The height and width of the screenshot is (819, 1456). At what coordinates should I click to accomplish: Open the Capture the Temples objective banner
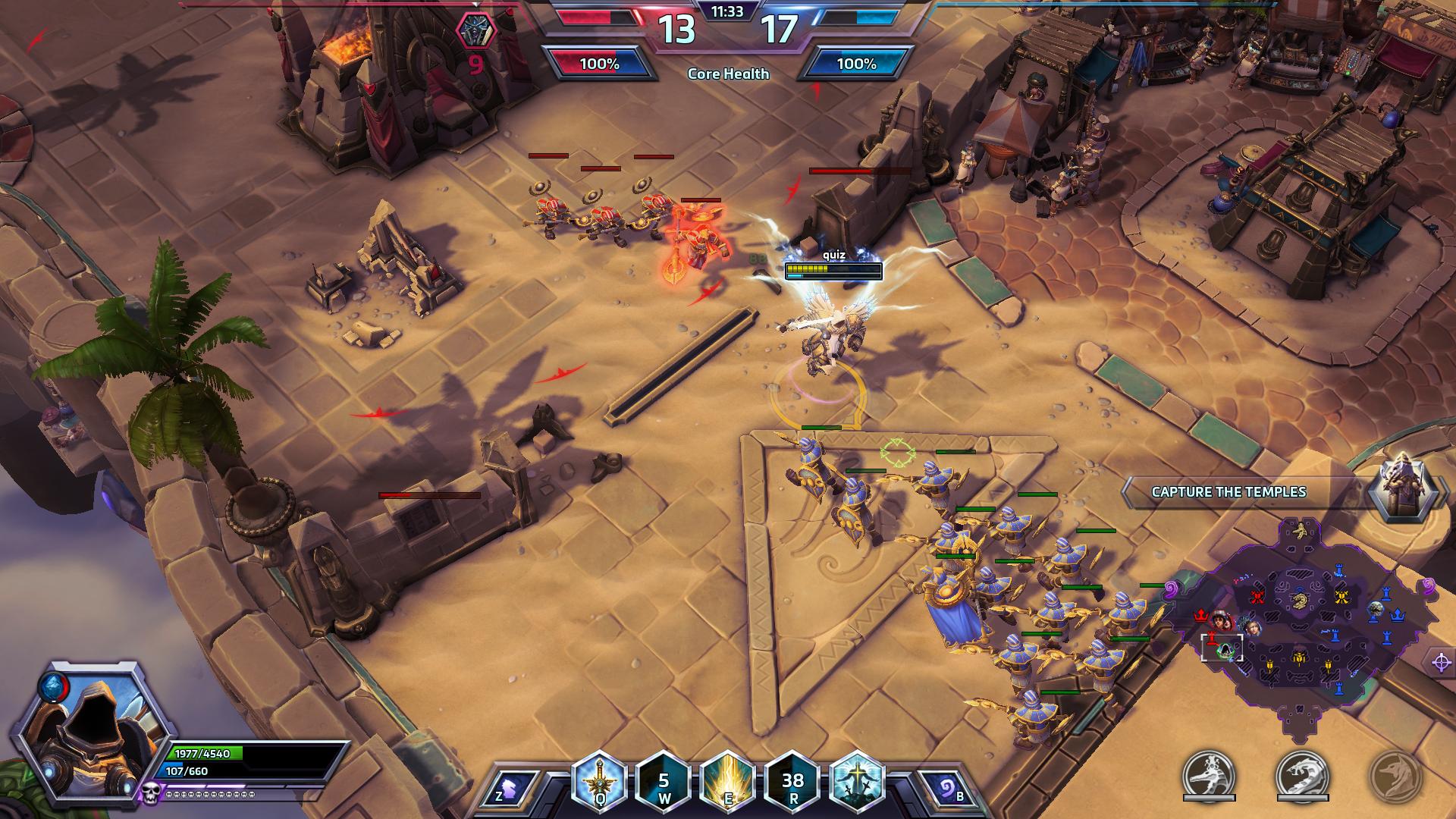click(x=1228, y=491)
